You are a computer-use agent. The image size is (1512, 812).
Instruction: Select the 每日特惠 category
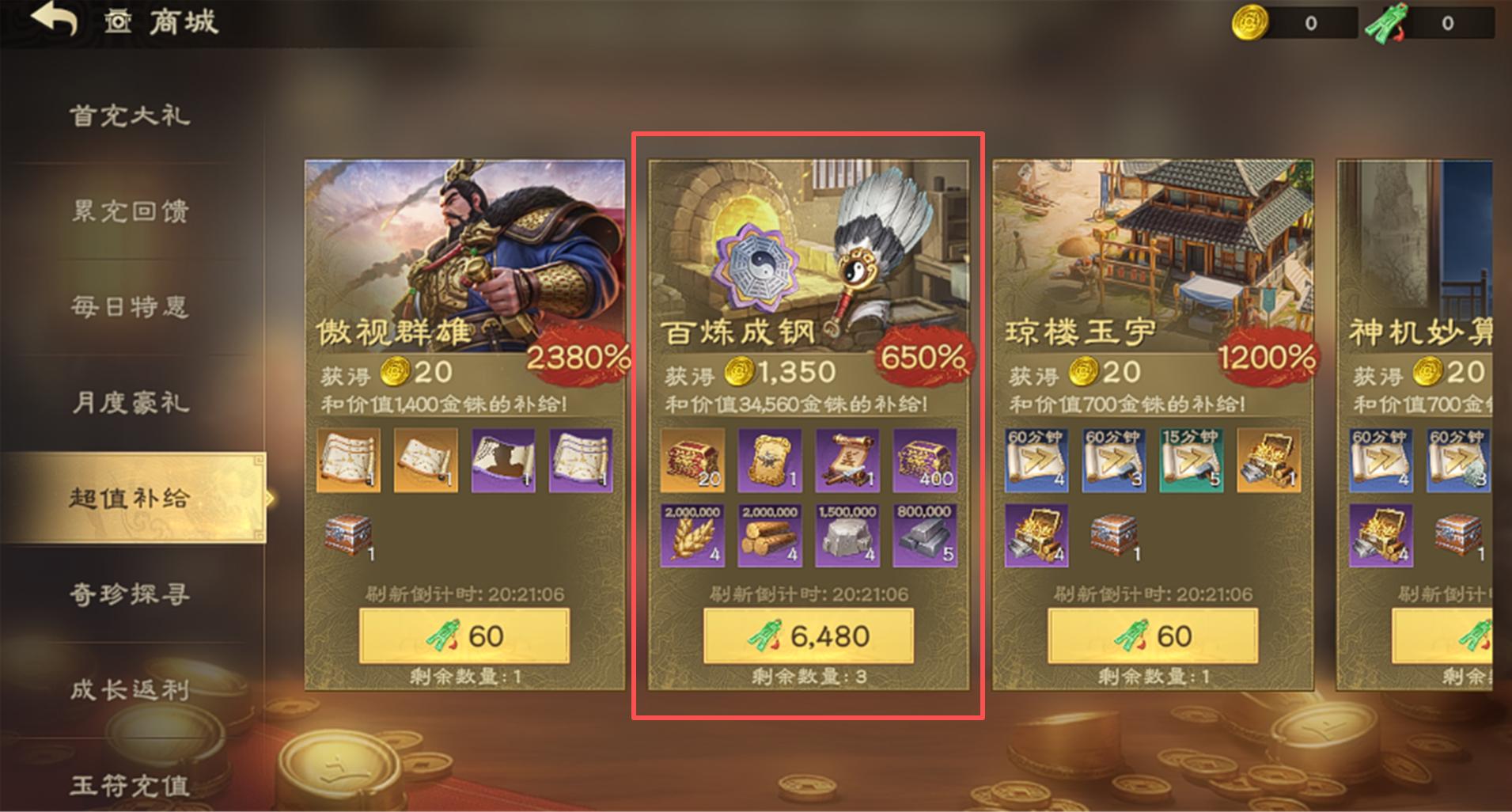pyautogui.click(x=131, y=307)
